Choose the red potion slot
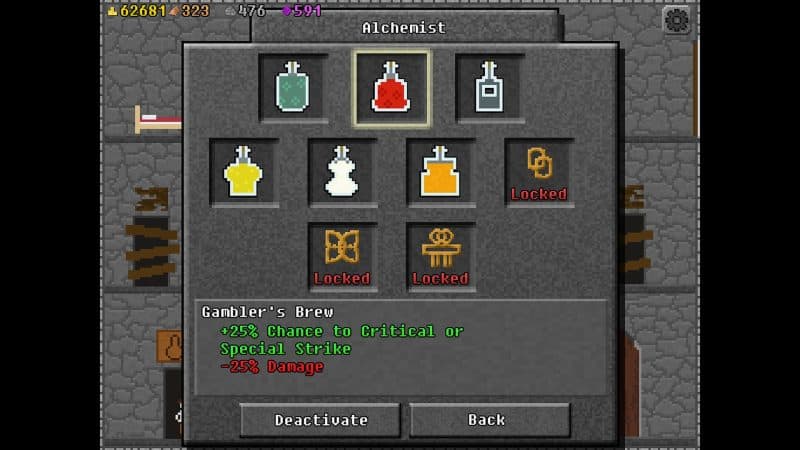800x450 pixels. [391, 88]
